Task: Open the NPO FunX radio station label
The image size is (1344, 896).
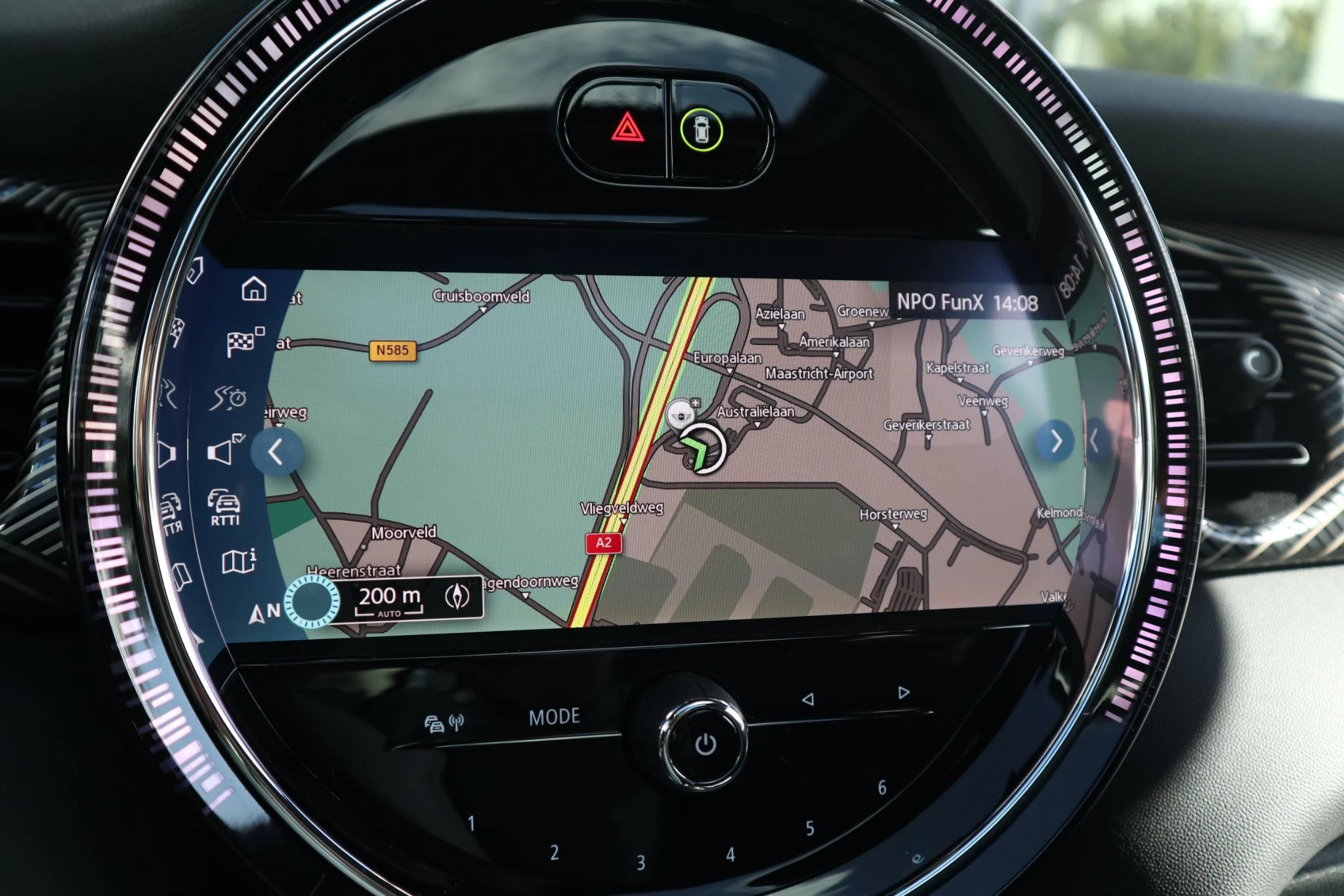Action: [x=940, y=302]
